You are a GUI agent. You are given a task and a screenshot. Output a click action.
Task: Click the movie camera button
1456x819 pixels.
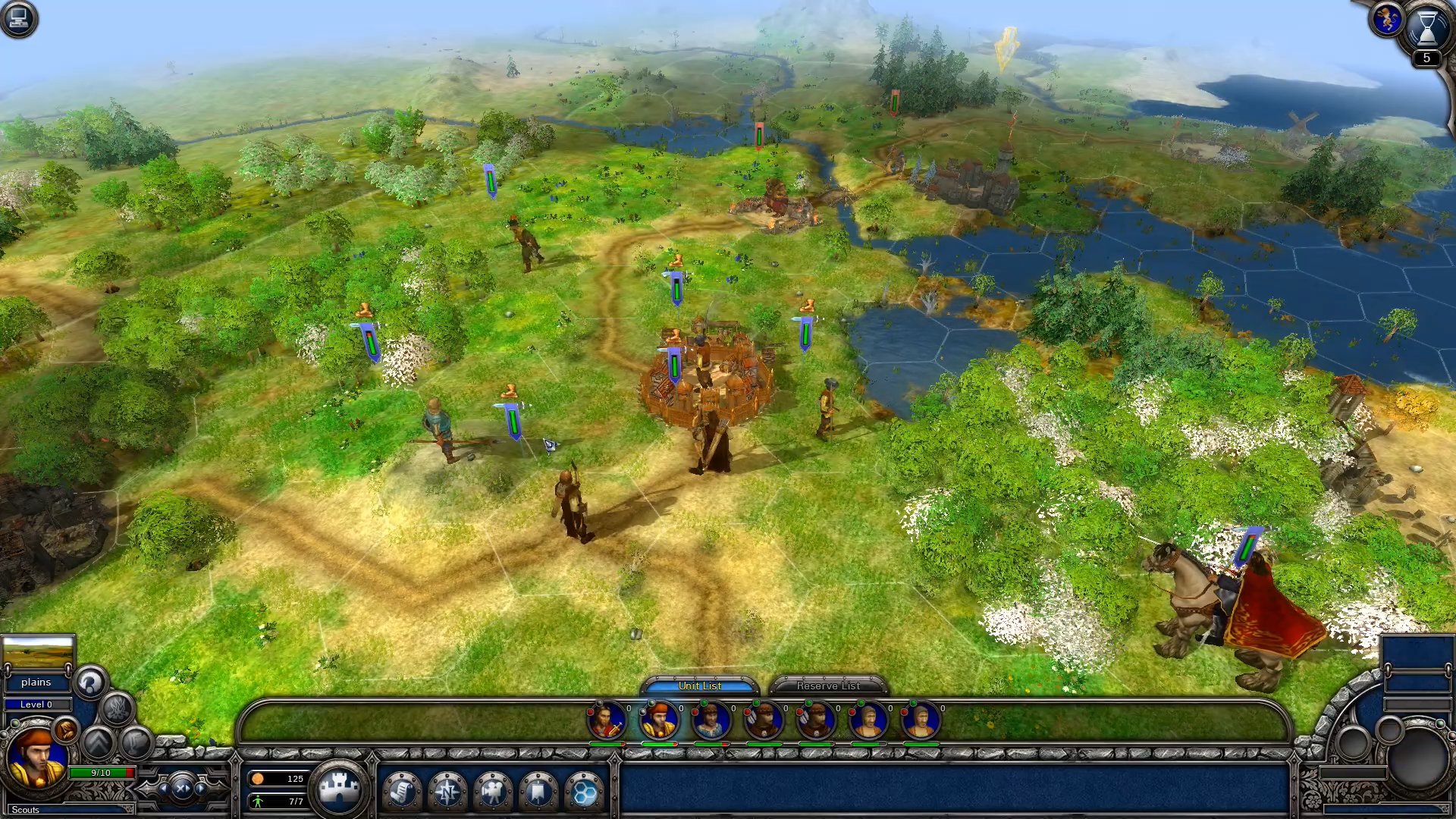(x=493, y=792)
